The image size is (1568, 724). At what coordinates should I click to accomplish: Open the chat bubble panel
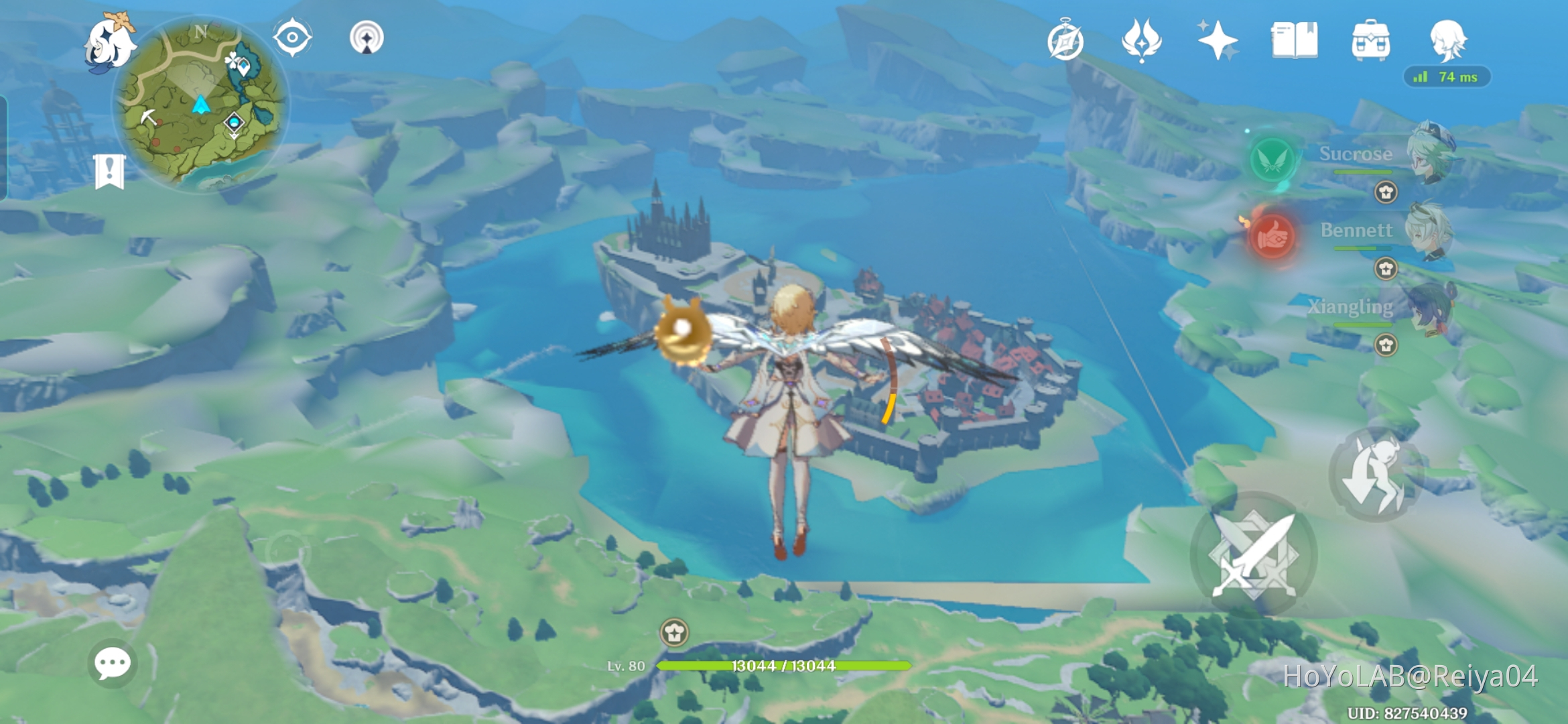tap(113, 662)
